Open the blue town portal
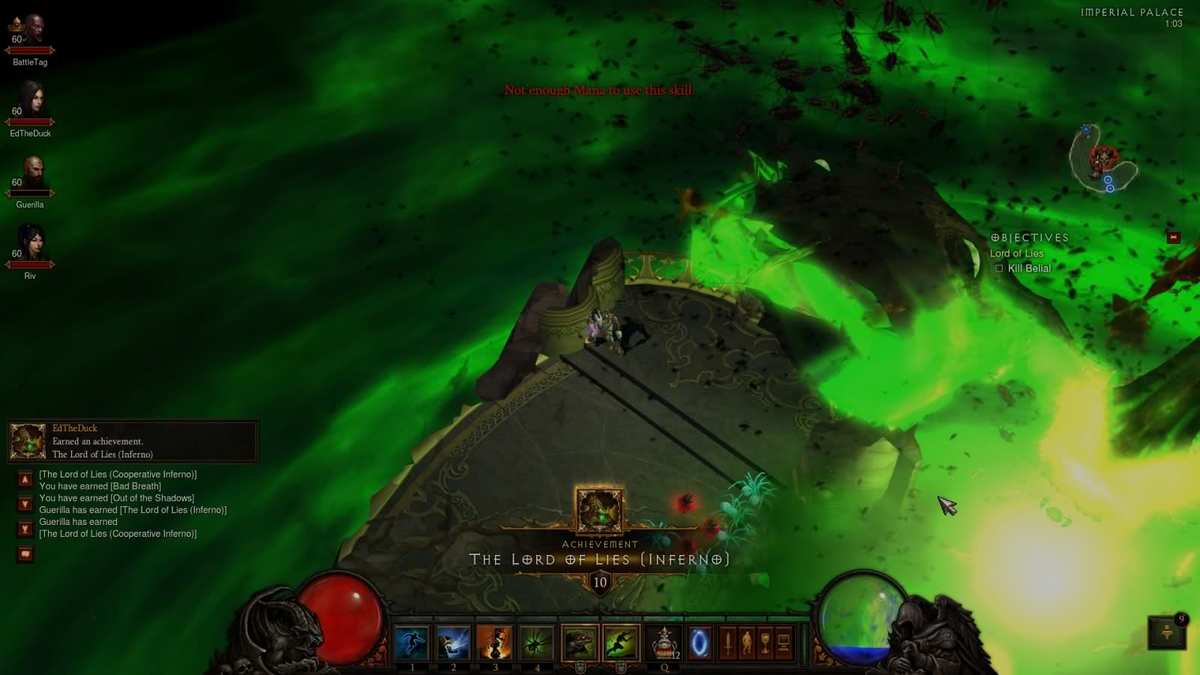This screenshot has height=675, width=1200. pos(700,643)
